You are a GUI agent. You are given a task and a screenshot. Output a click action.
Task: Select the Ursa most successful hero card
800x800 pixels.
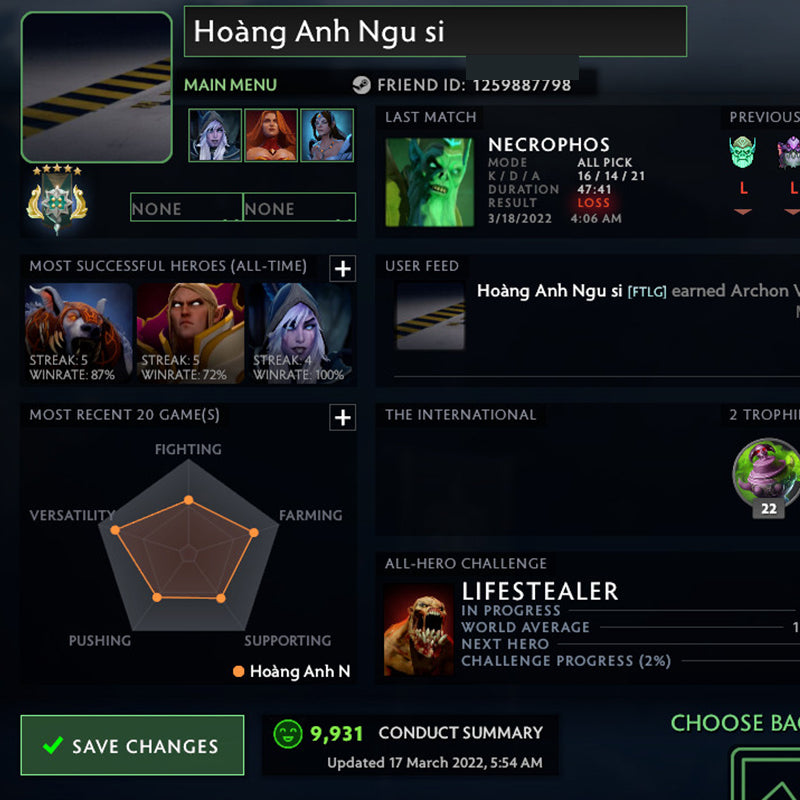click(x=79, y=335)
